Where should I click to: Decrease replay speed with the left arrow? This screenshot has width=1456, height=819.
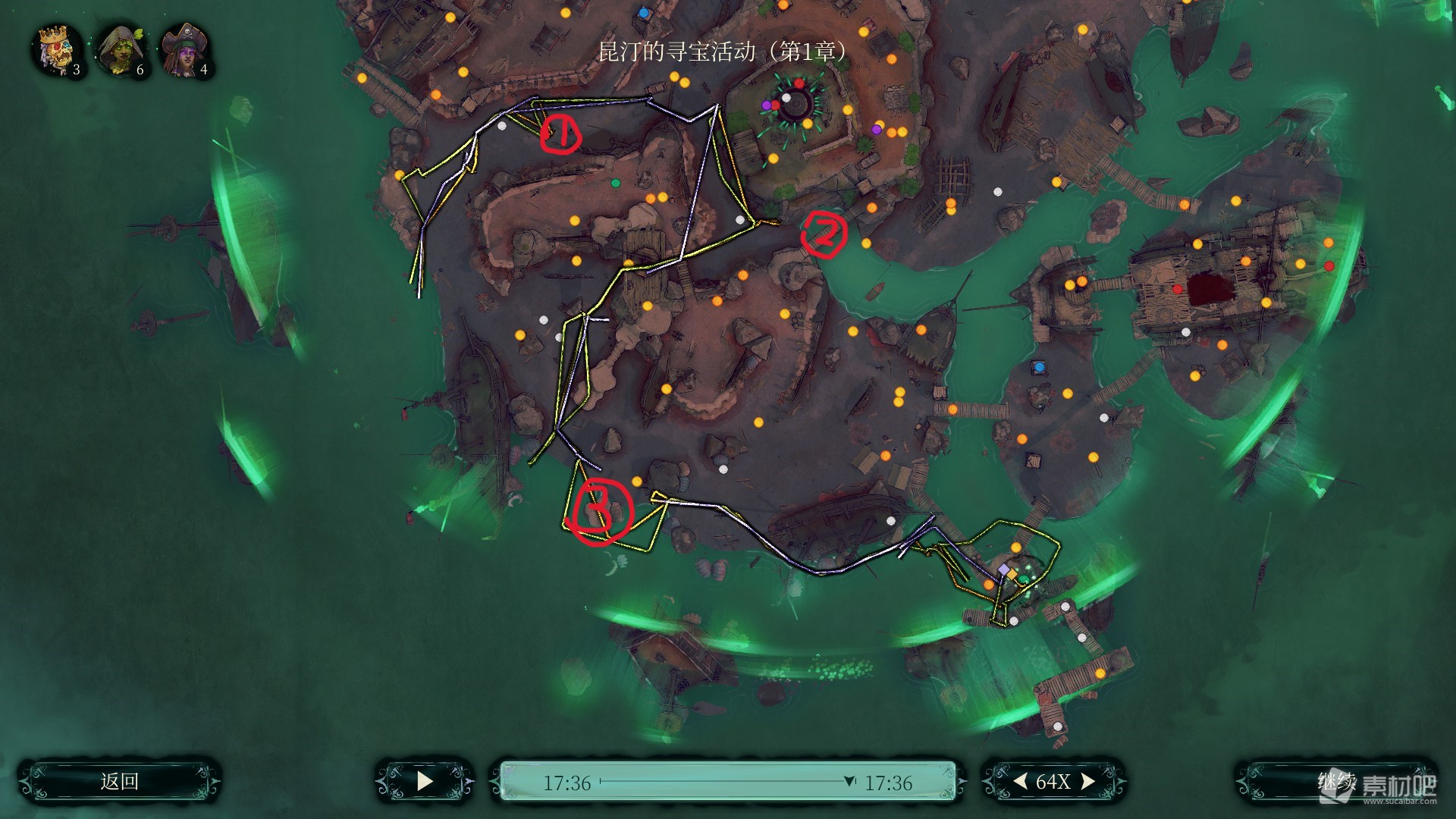(x=1021, y=781)
